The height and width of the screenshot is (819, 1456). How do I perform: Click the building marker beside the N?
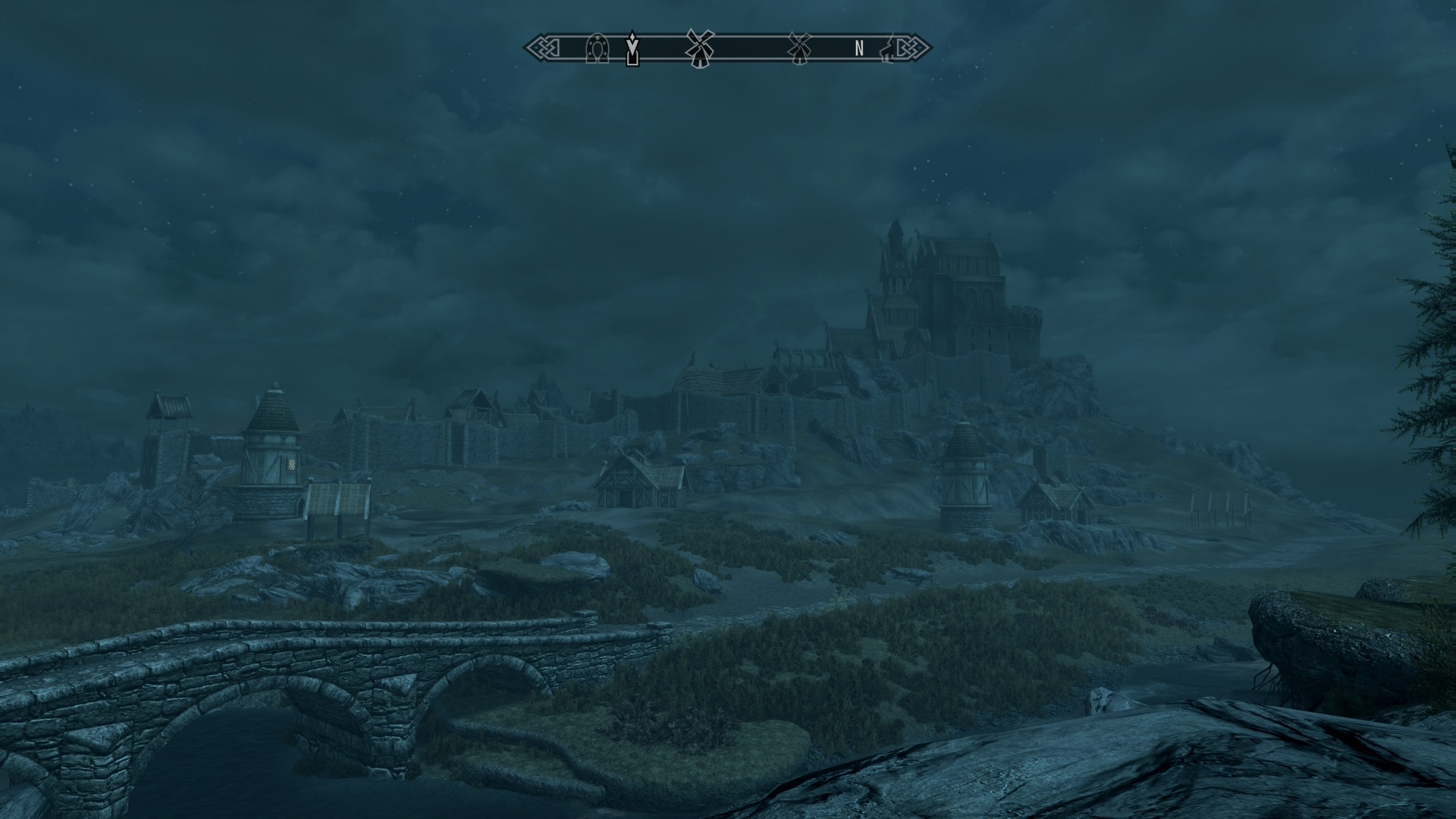click(886, 49)
